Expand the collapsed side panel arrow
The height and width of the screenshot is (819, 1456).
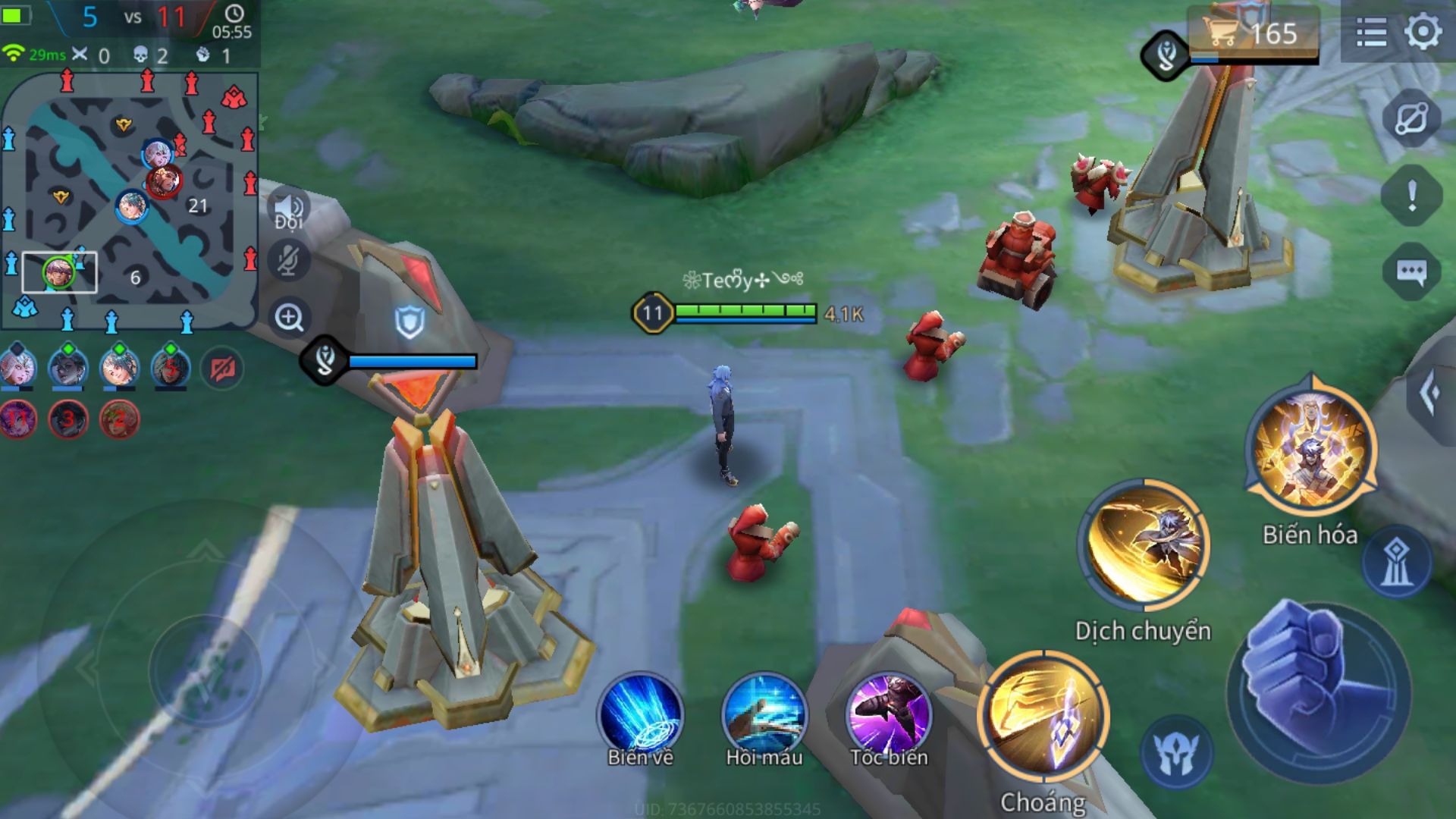pyautogui.click(x=1431, y=393)
